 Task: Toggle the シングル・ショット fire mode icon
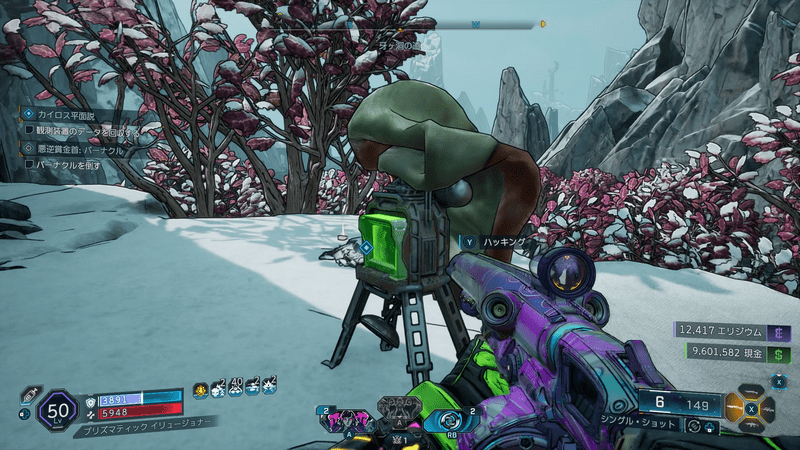point(691,426)
